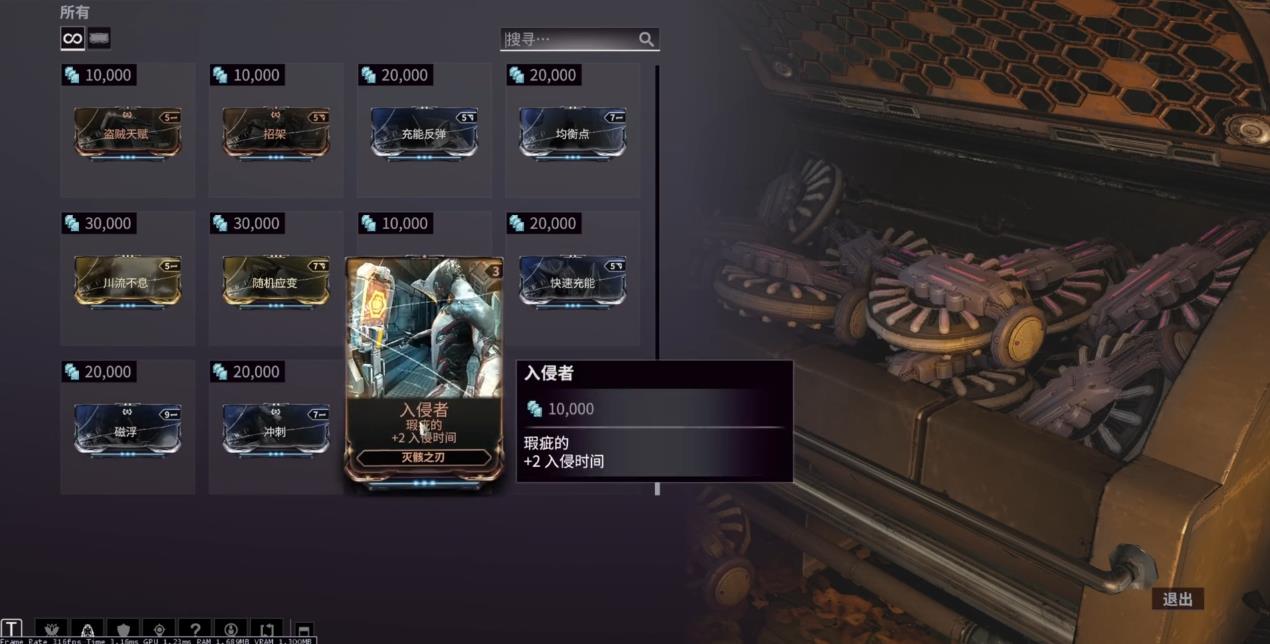Select the 盗贼天赋 mod card
Image resolution: width=1270 pixels, height=644 pixels.
point(127,133)
